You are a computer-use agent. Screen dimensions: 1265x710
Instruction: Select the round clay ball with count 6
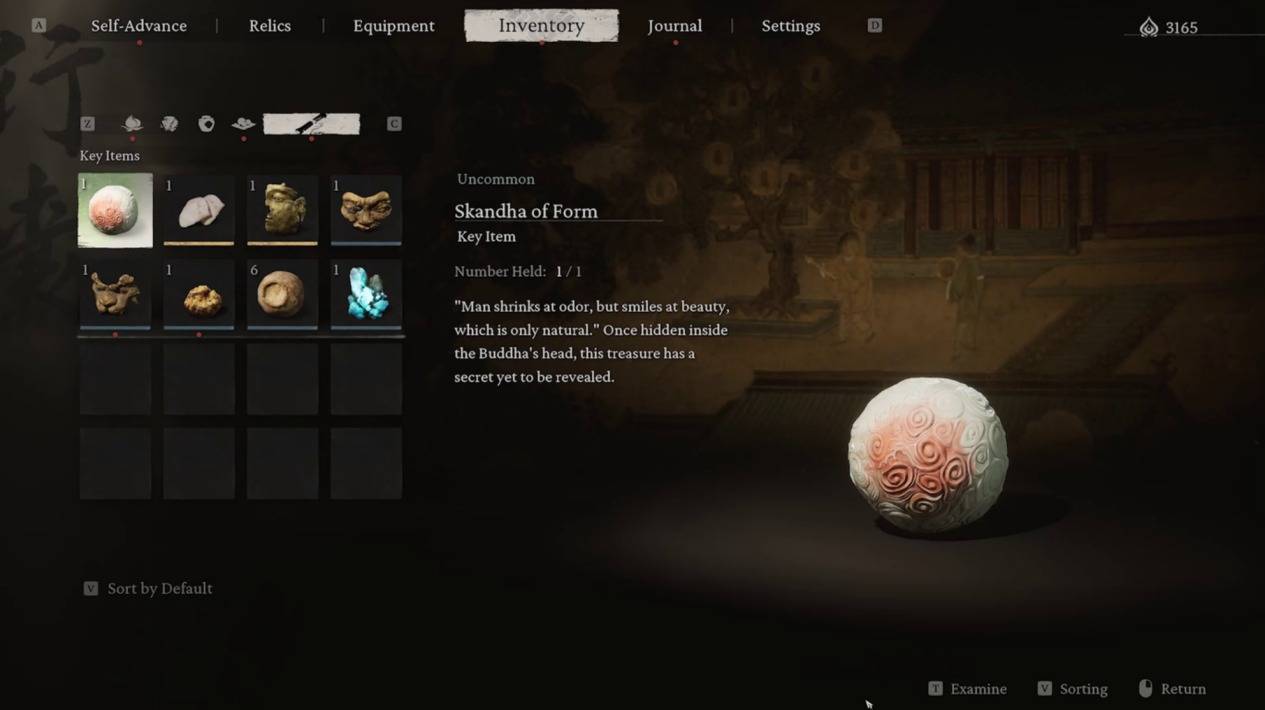(x=282, y=294)
